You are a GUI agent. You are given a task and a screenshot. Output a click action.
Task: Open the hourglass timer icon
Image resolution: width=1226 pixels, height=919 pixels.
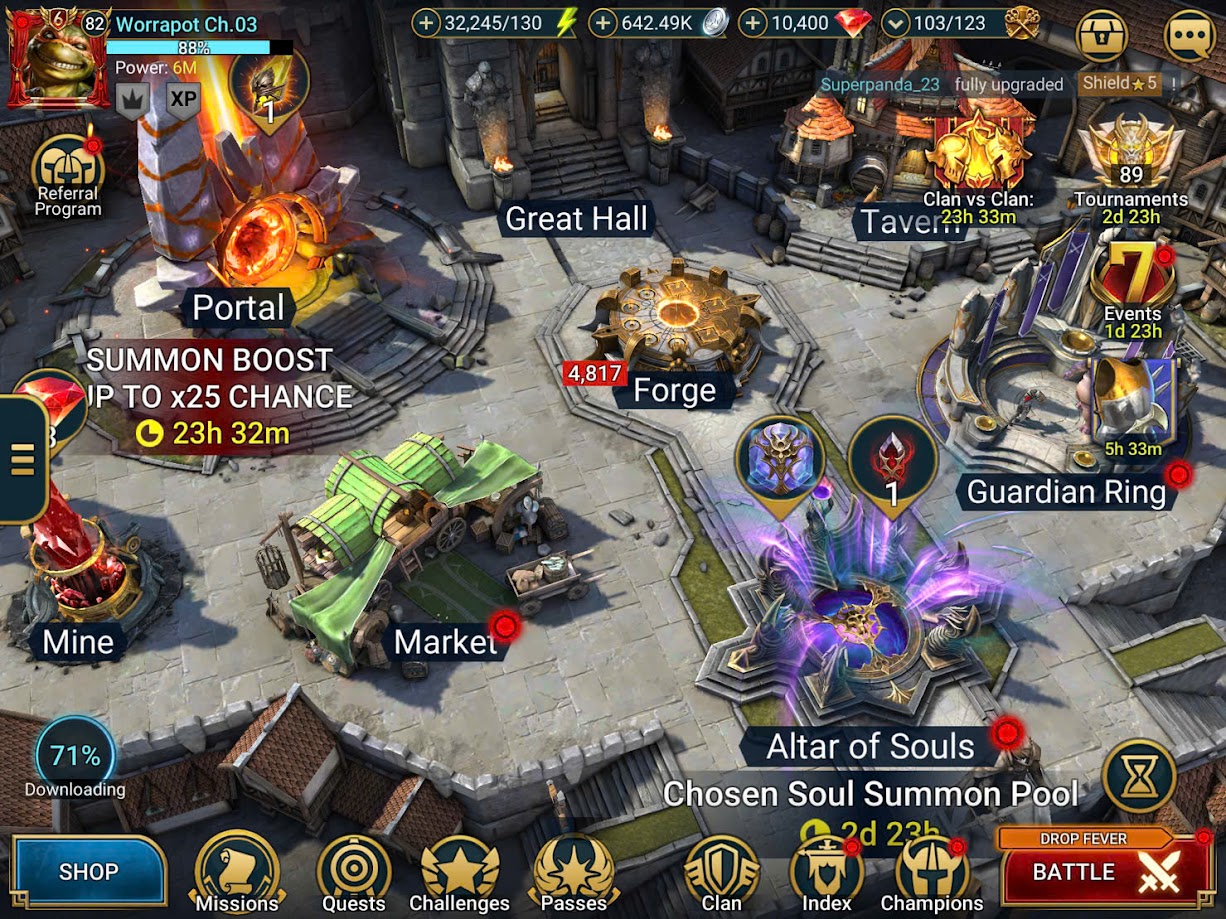(x=1138, y=776)
